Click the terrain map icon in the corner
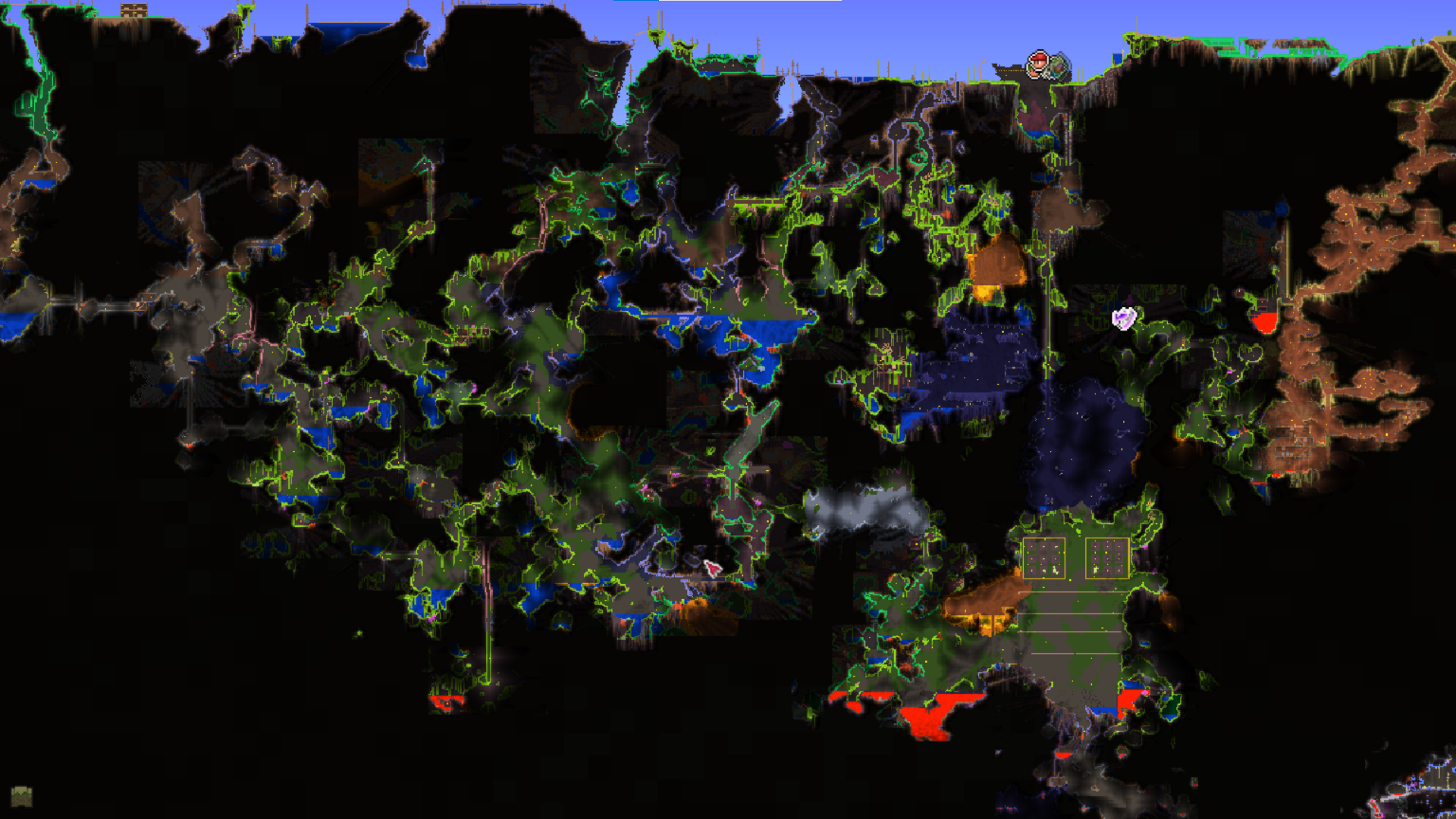The image size is (1456, 819). tap(21, 796)
